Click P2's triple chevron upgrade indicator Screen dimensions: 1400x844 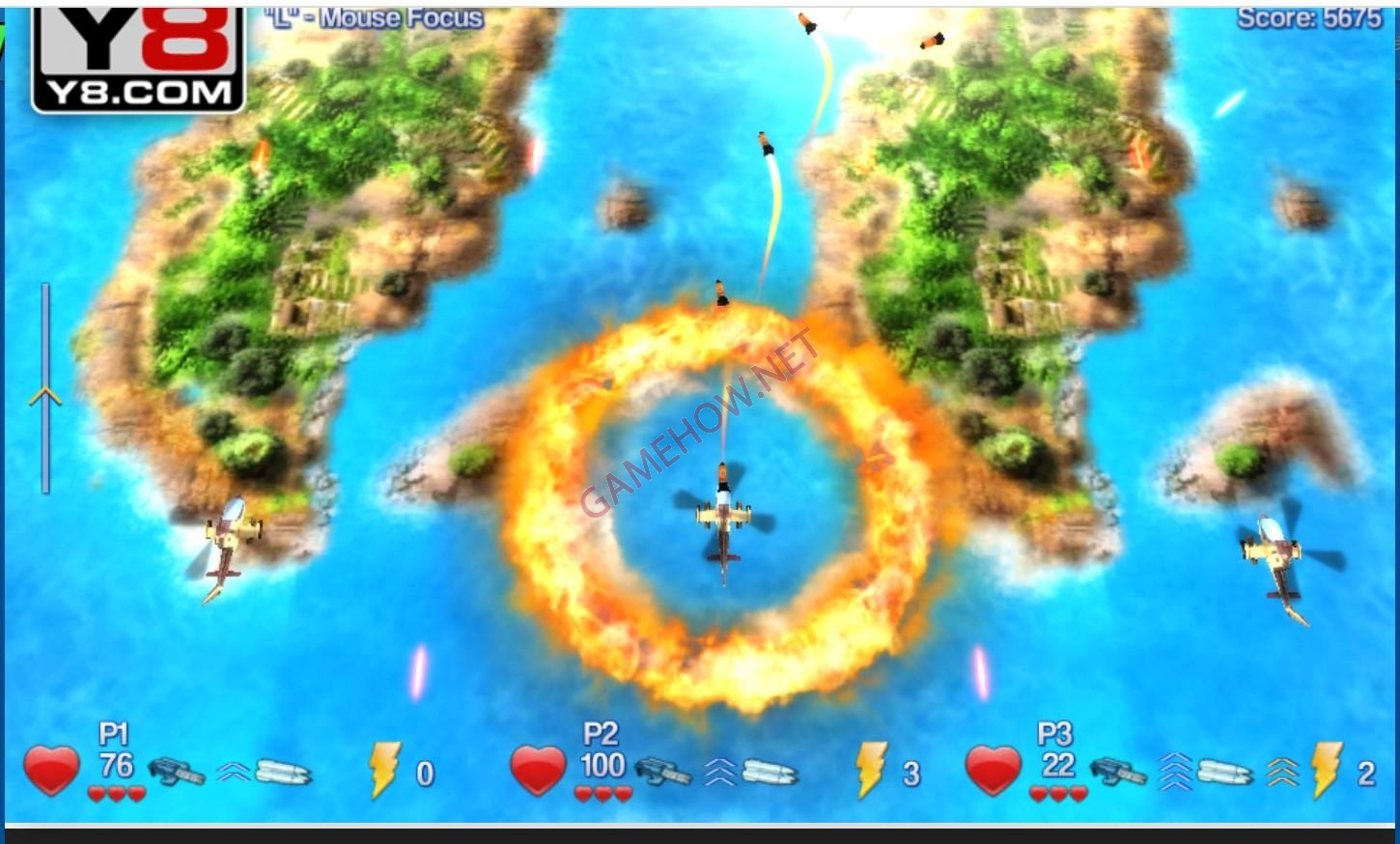[x=719, y=770]
